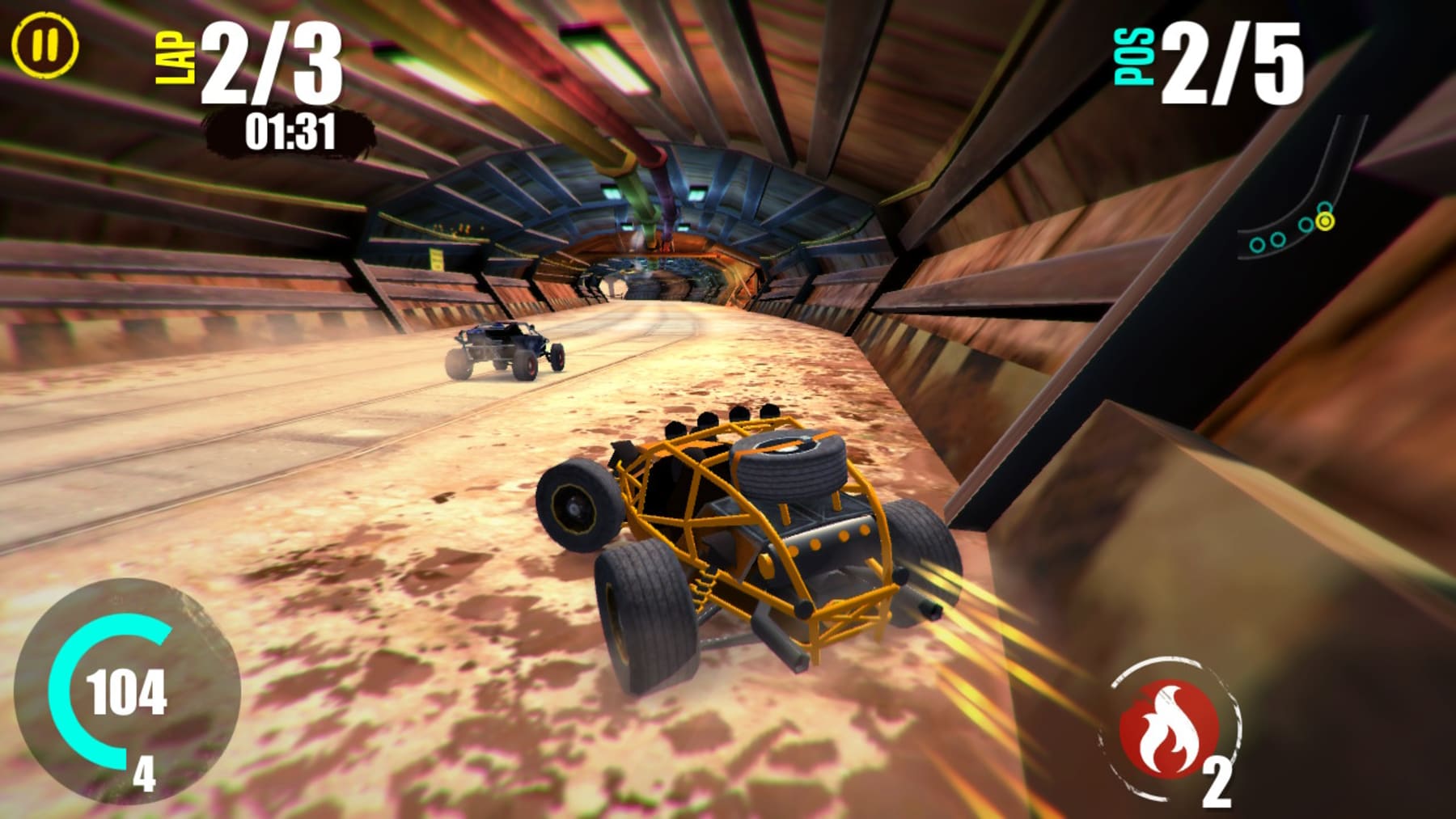Click the yellow player dot on the minimap
This screenshot has height=819, width=1456.
pos(1325,222)
